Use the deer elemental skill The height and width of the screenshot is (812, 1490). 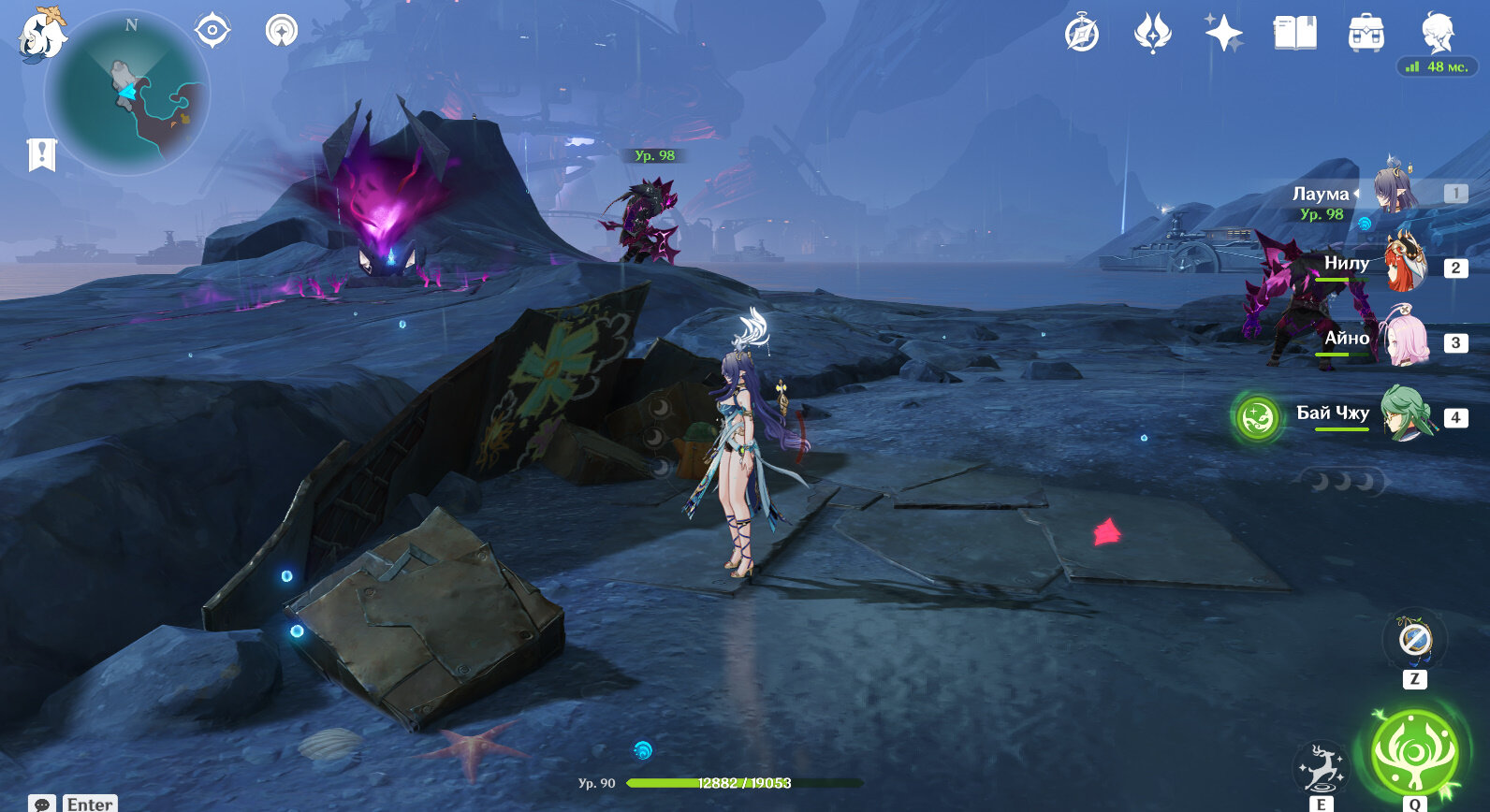(1321, 769)
